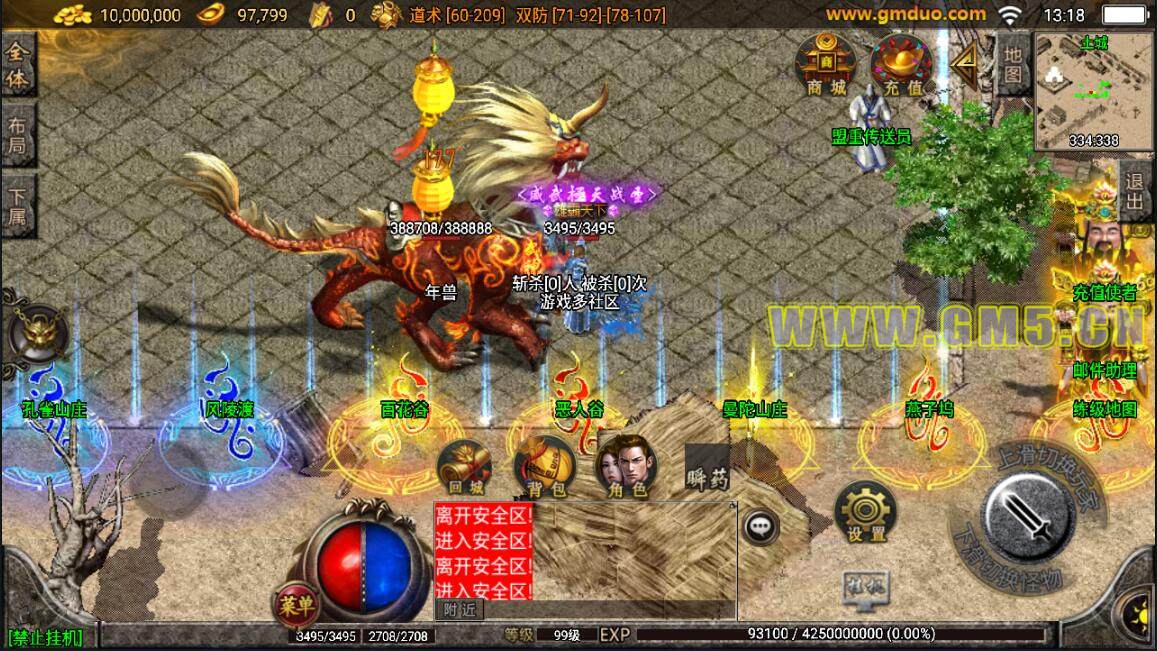Screen dimensions: 1157x651
Task: Open the 背包 backpack
Action: coord(545,468)
